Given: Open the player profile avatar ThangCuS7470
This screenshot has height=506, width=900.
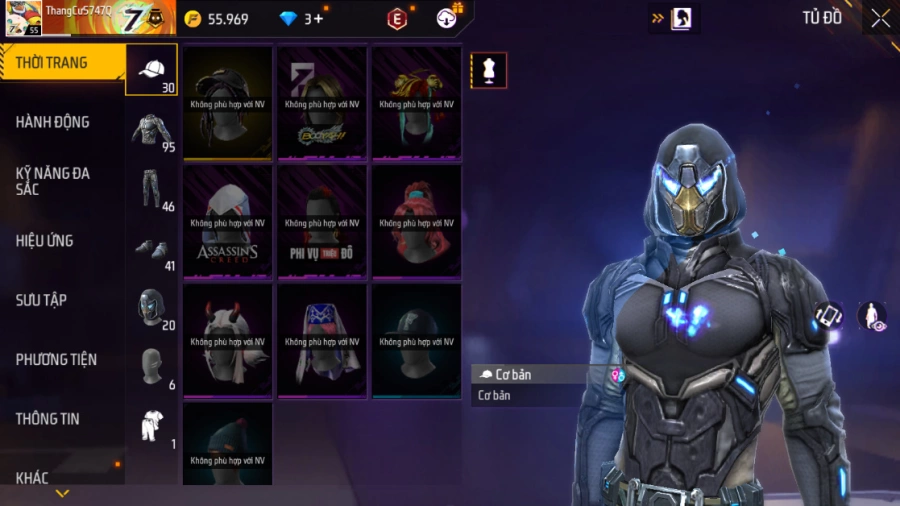Looking at the screenshot, I should coord(24,18).
